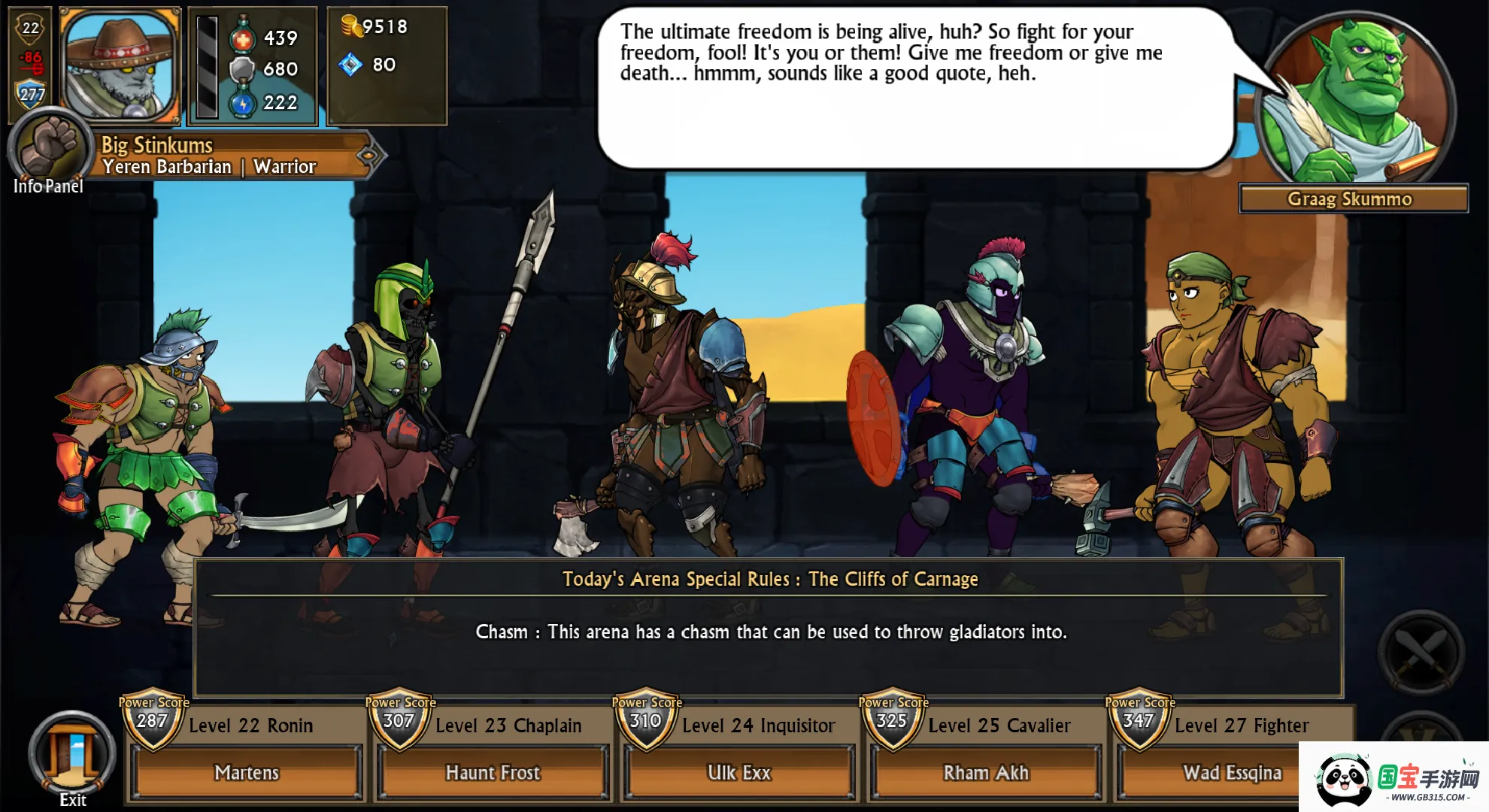Advance Graag Skummo's speech bubble
Screen dimensions: 1489x812
pos(914,88)
